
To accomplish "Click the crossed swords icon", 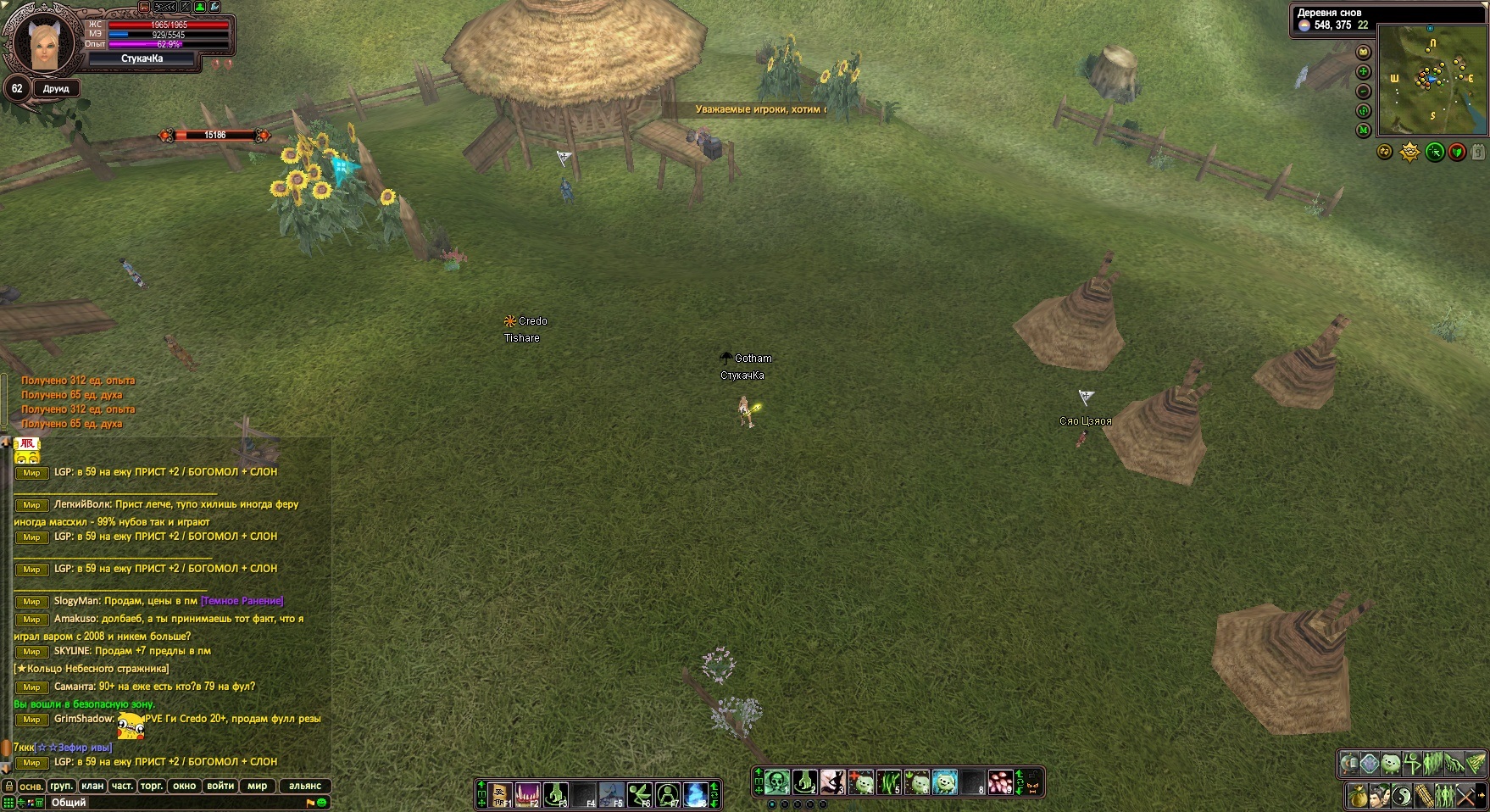I will [x=1465, y=797].
